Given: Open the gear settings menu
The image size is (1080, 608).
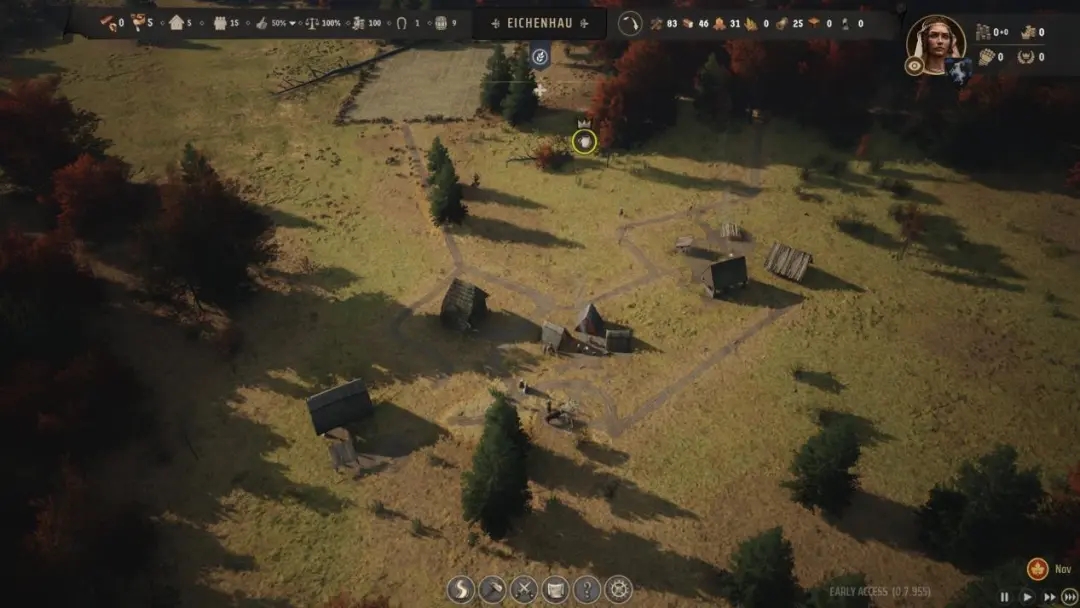Looking at the screenshot, I should click(x=618, y=589).
